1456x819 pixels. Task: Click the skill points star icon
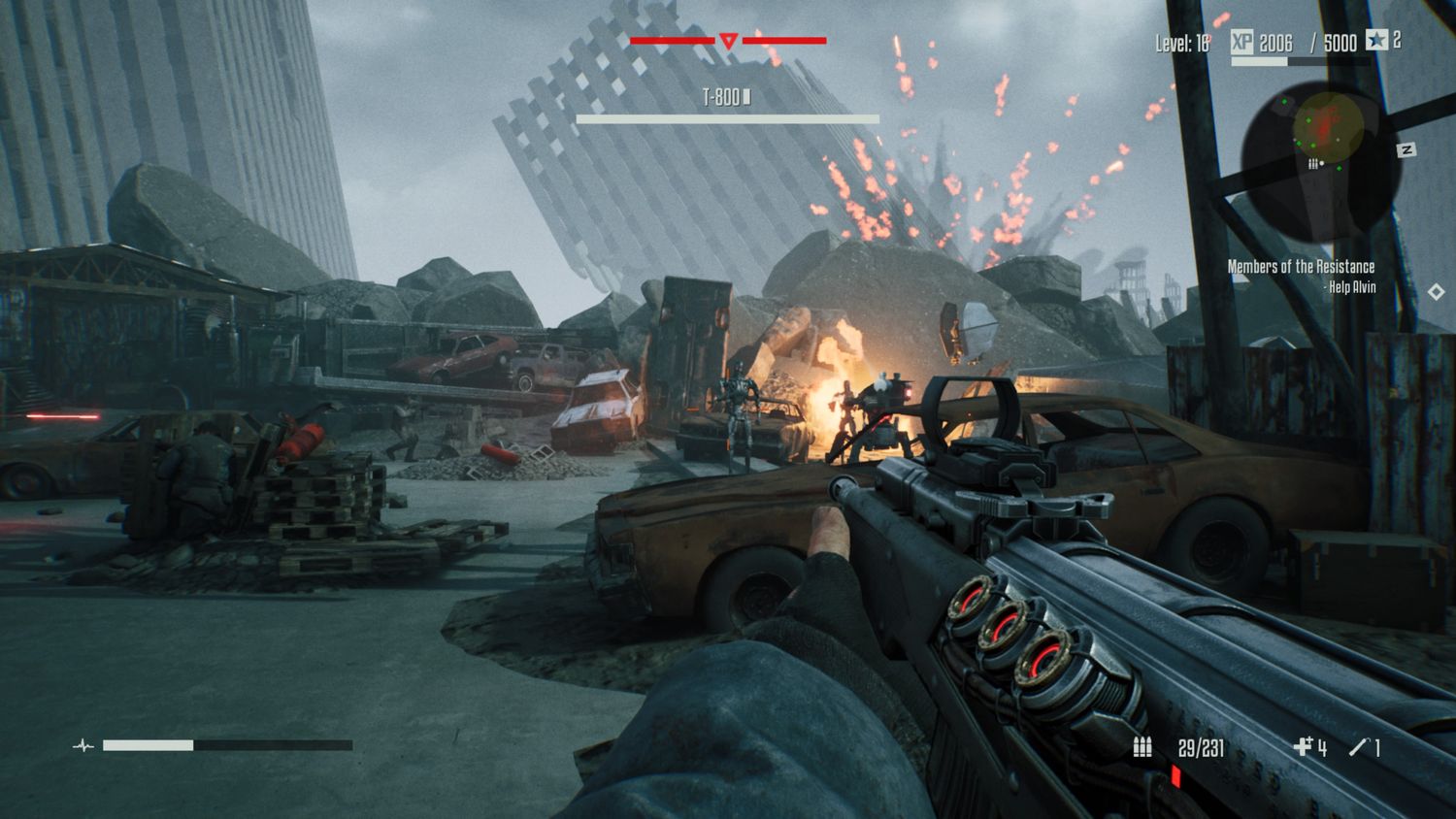(1376, 40)
